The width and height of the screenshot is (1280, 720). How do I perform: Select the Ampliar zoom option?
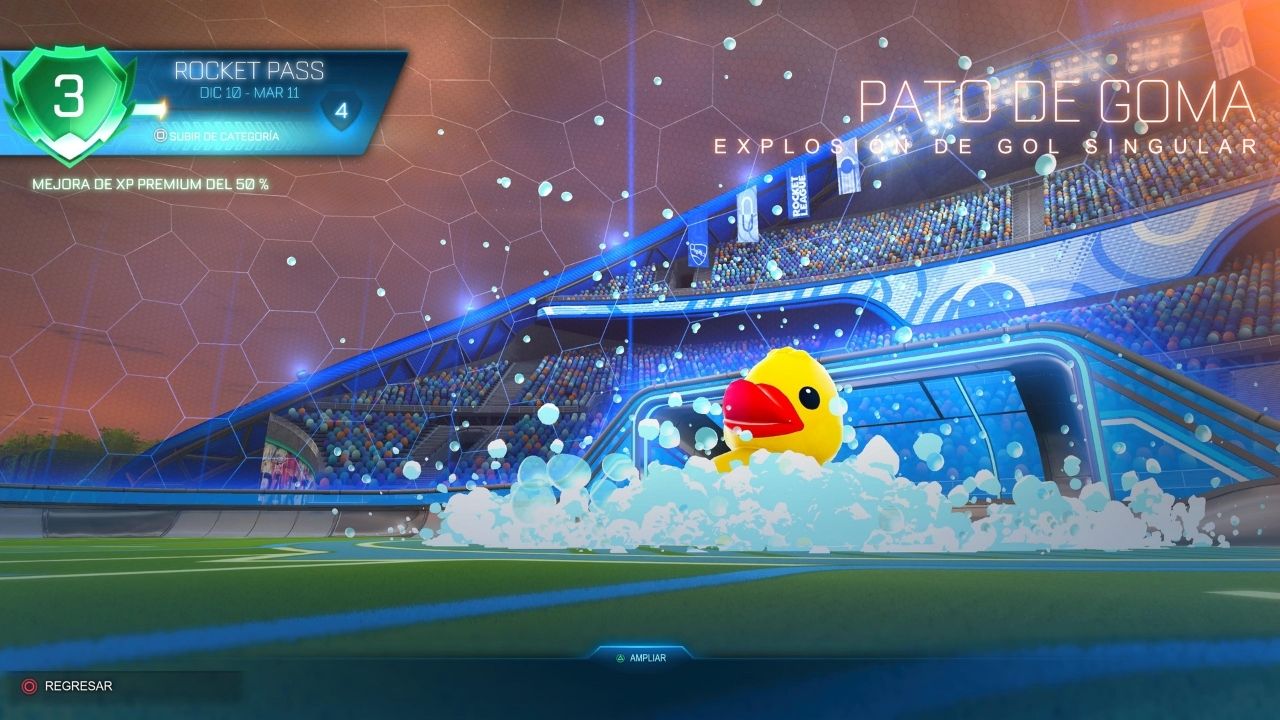pyautogui.click(x=640, y=658)
